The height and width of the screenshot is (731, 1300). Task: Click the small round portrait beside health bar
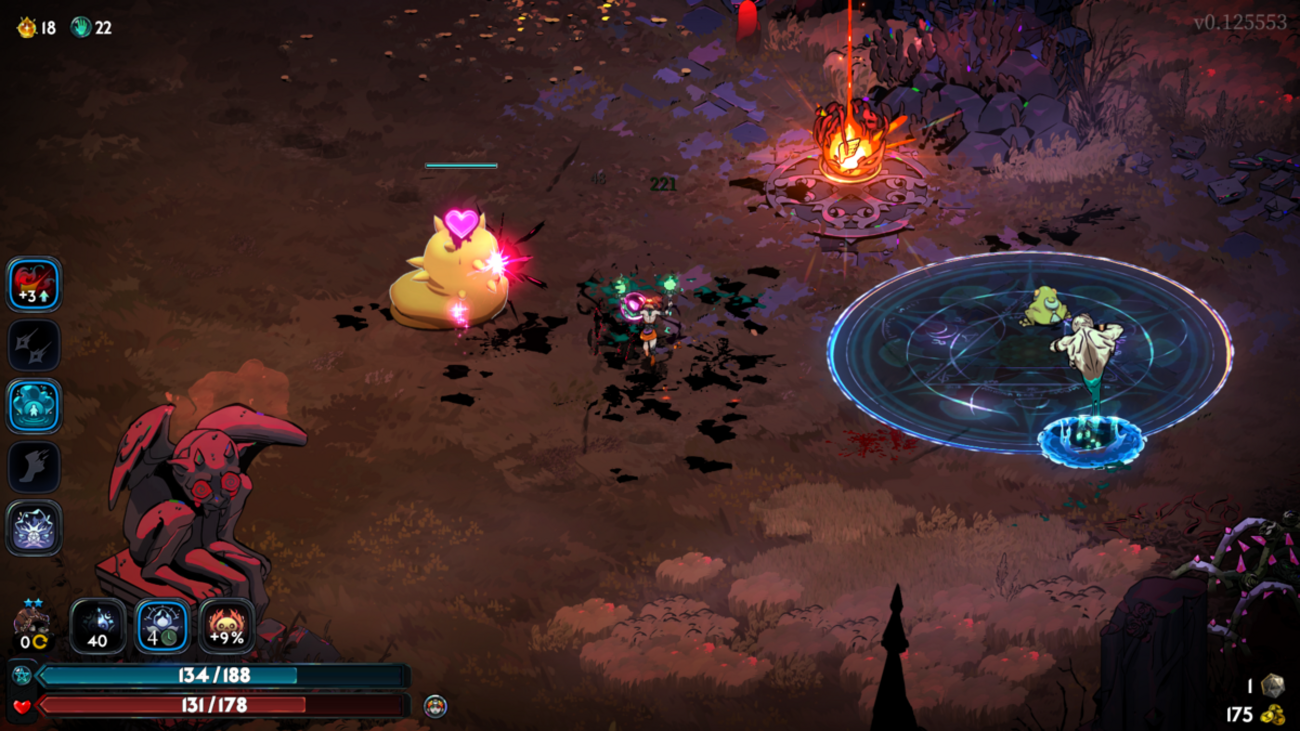[x=435, y=706]
